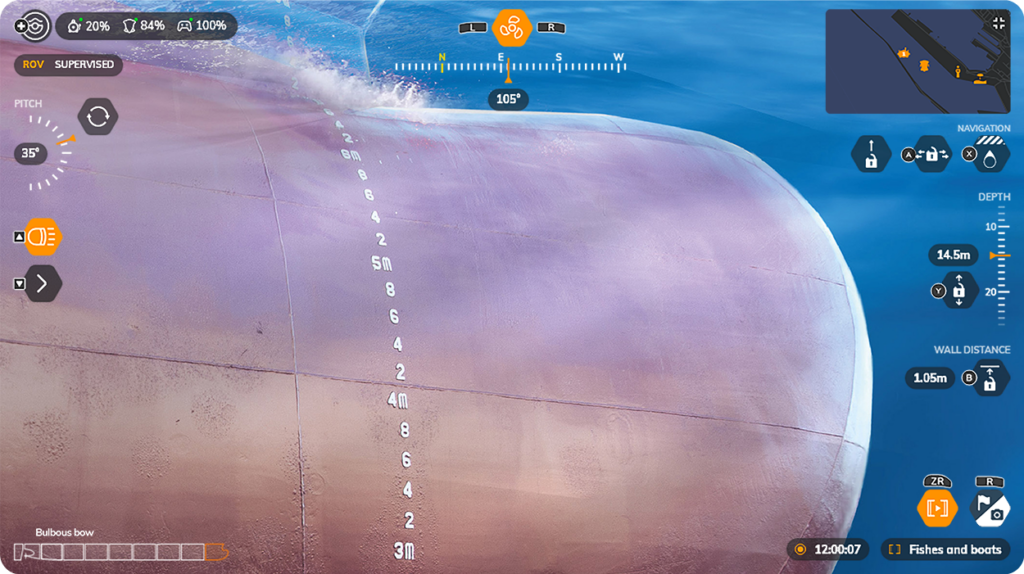Screen dimensions: 1024x574
Task: Click the ROV Supervised mode pill
Action: click(69, 65)
